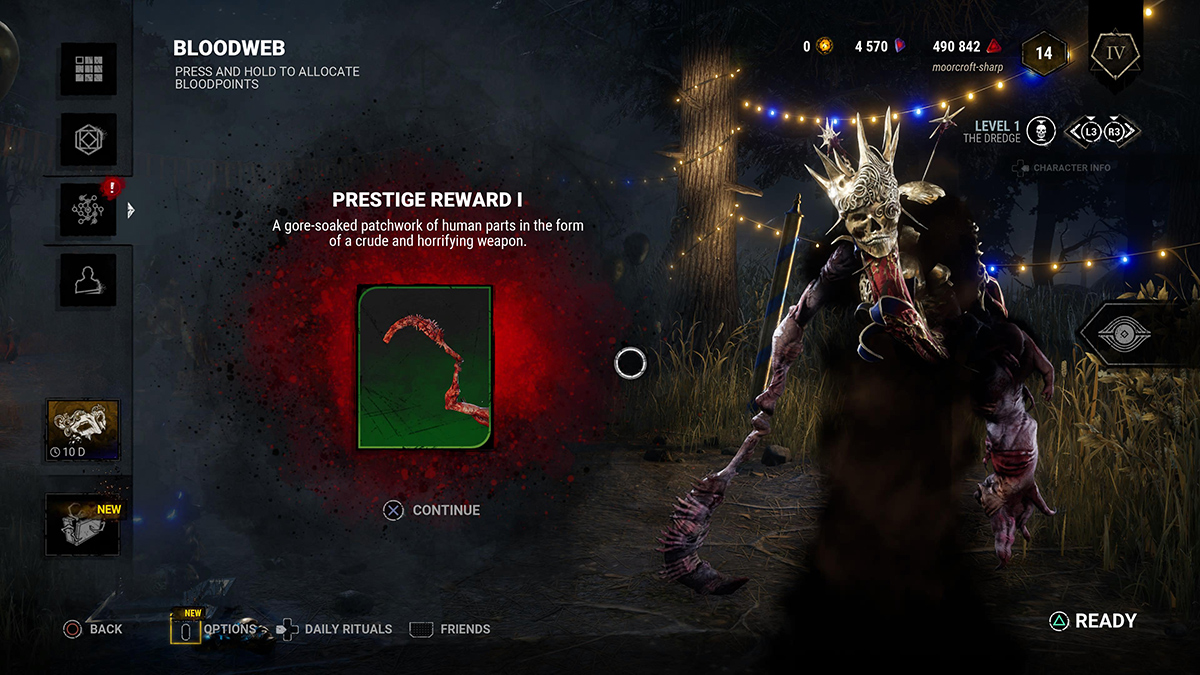Click the player level 14 badge
The width and height of the screenshot is (1200, 675).
1043,53
